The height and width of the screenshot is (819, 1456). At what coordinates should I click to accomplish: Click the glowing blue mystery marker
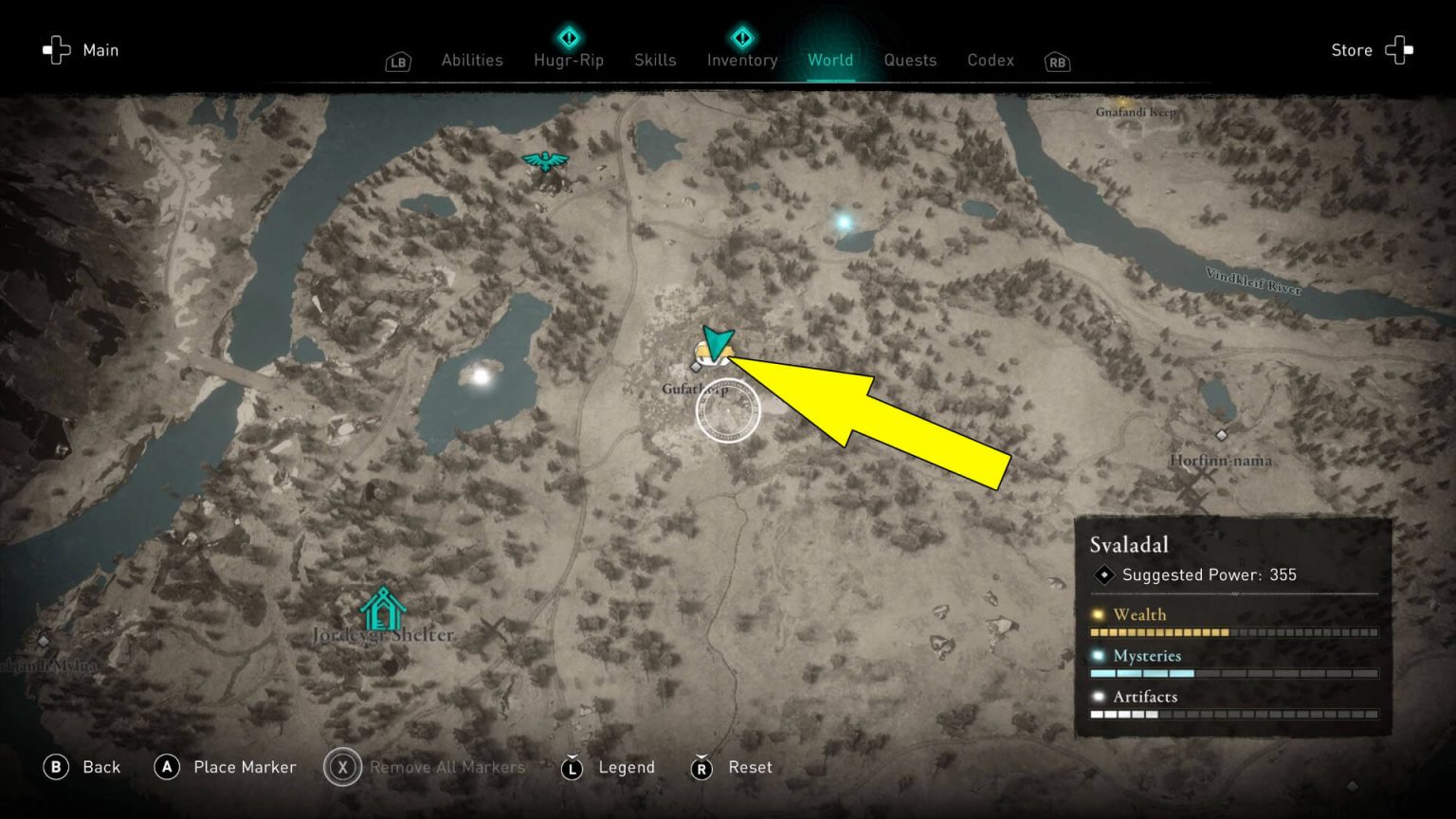[843, 223]
